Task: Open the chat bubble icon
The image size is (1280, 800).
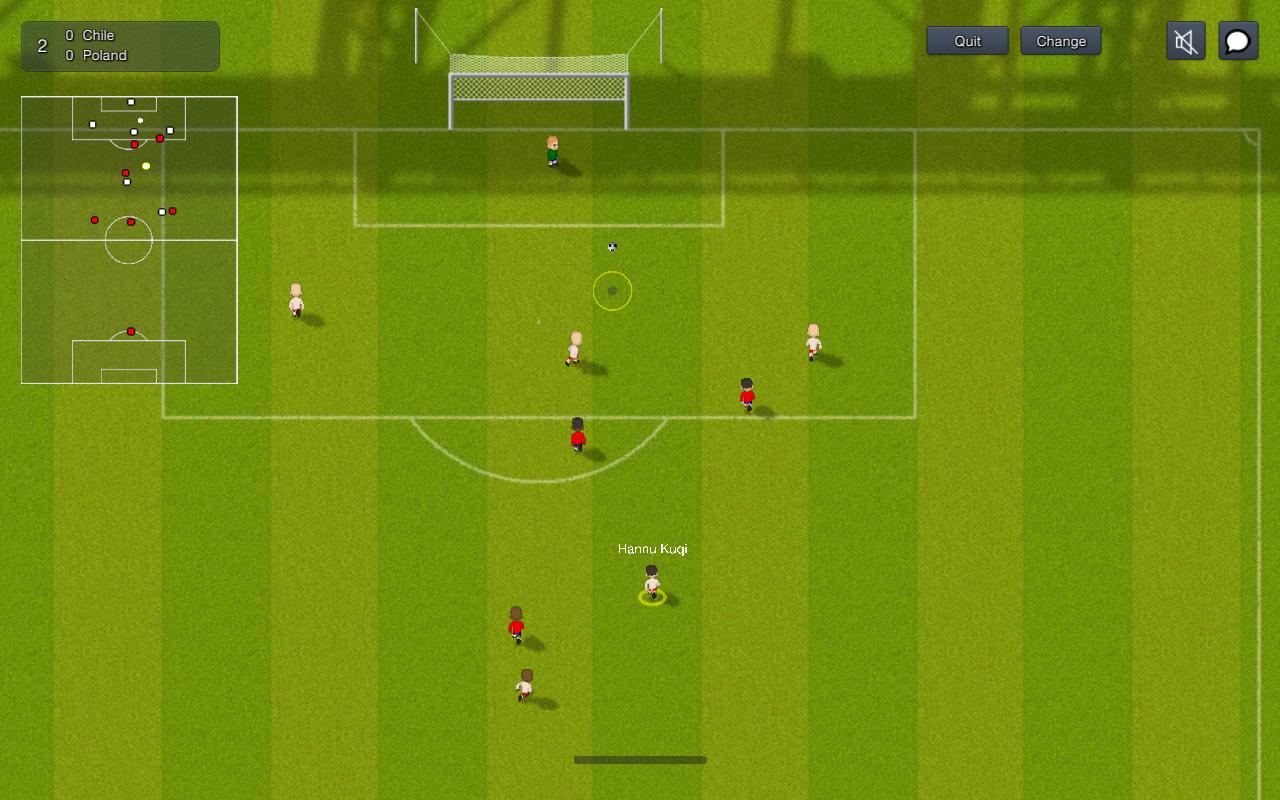Action: point(1238,41)
